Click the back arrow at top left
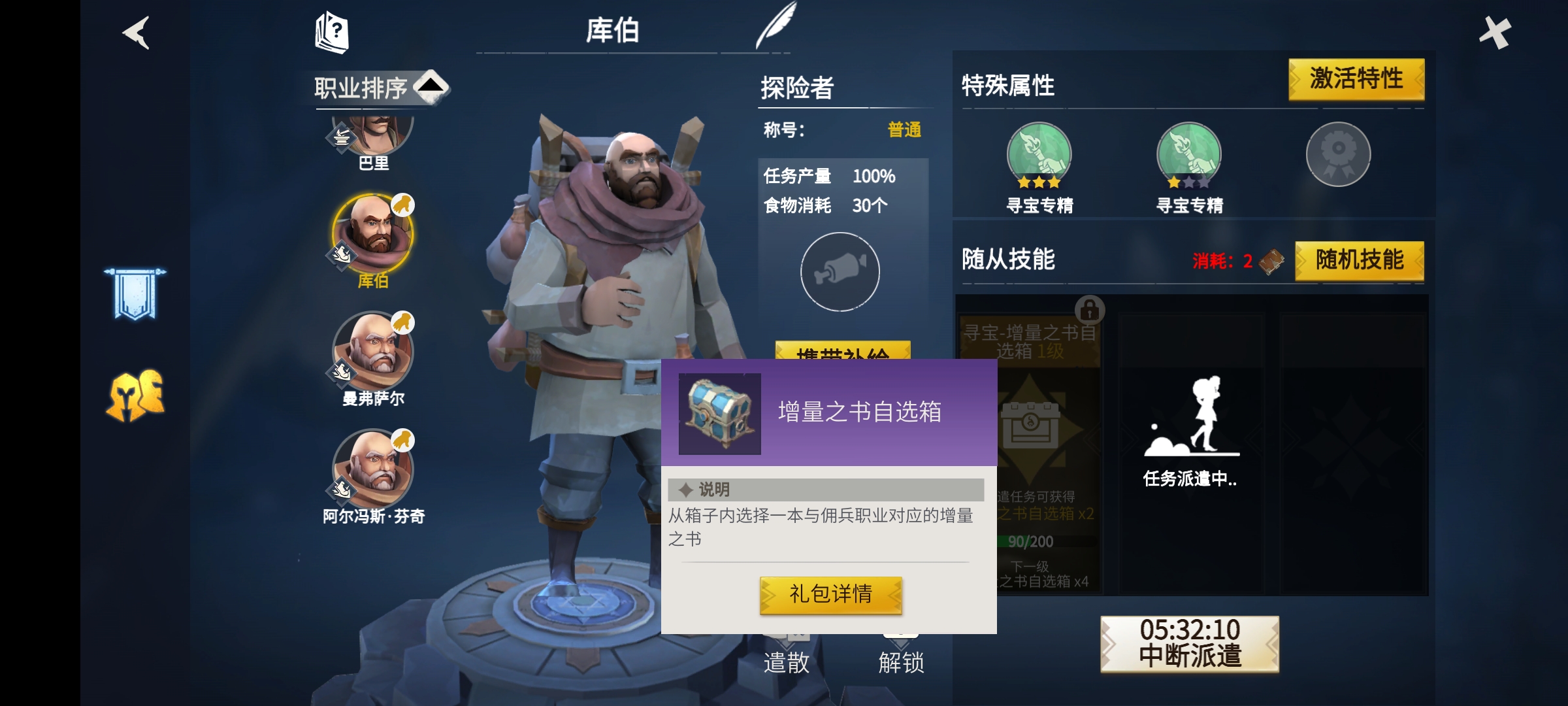Viewport: 1568px width, 706px height. click(136, 34)
